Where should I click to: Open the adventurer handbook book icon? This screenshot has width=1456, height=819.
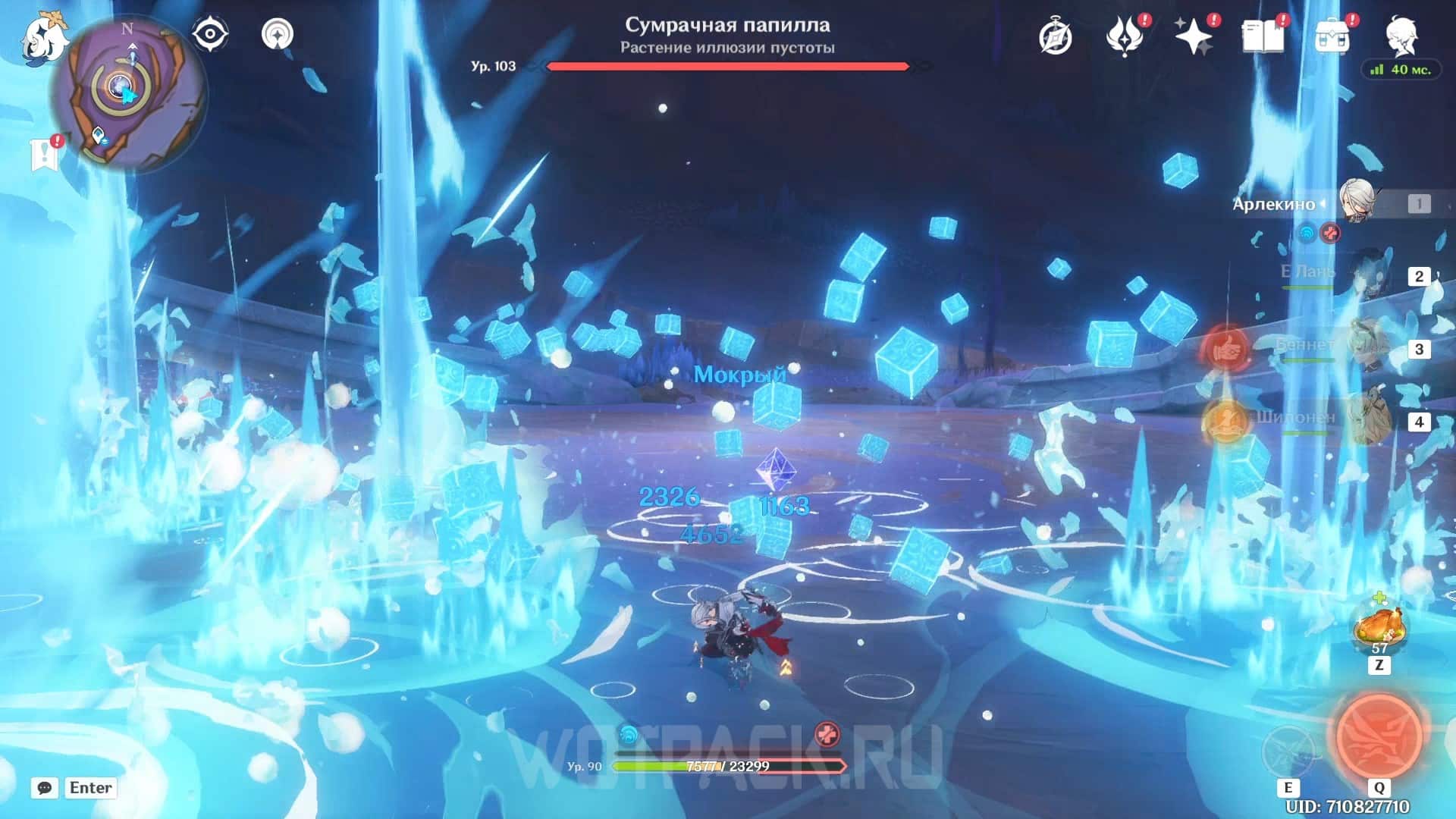point(1262,36)
